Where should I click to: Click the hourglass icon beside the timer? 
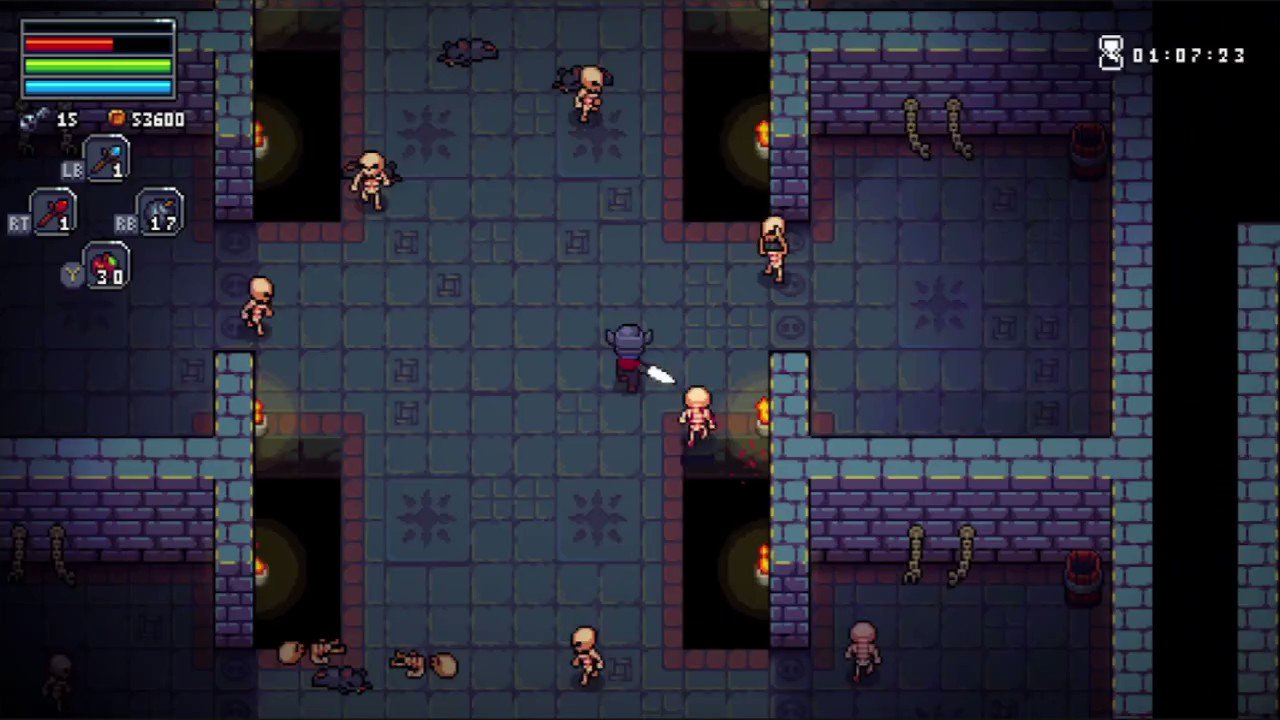pyautogui.click(x=1112, y=54)
